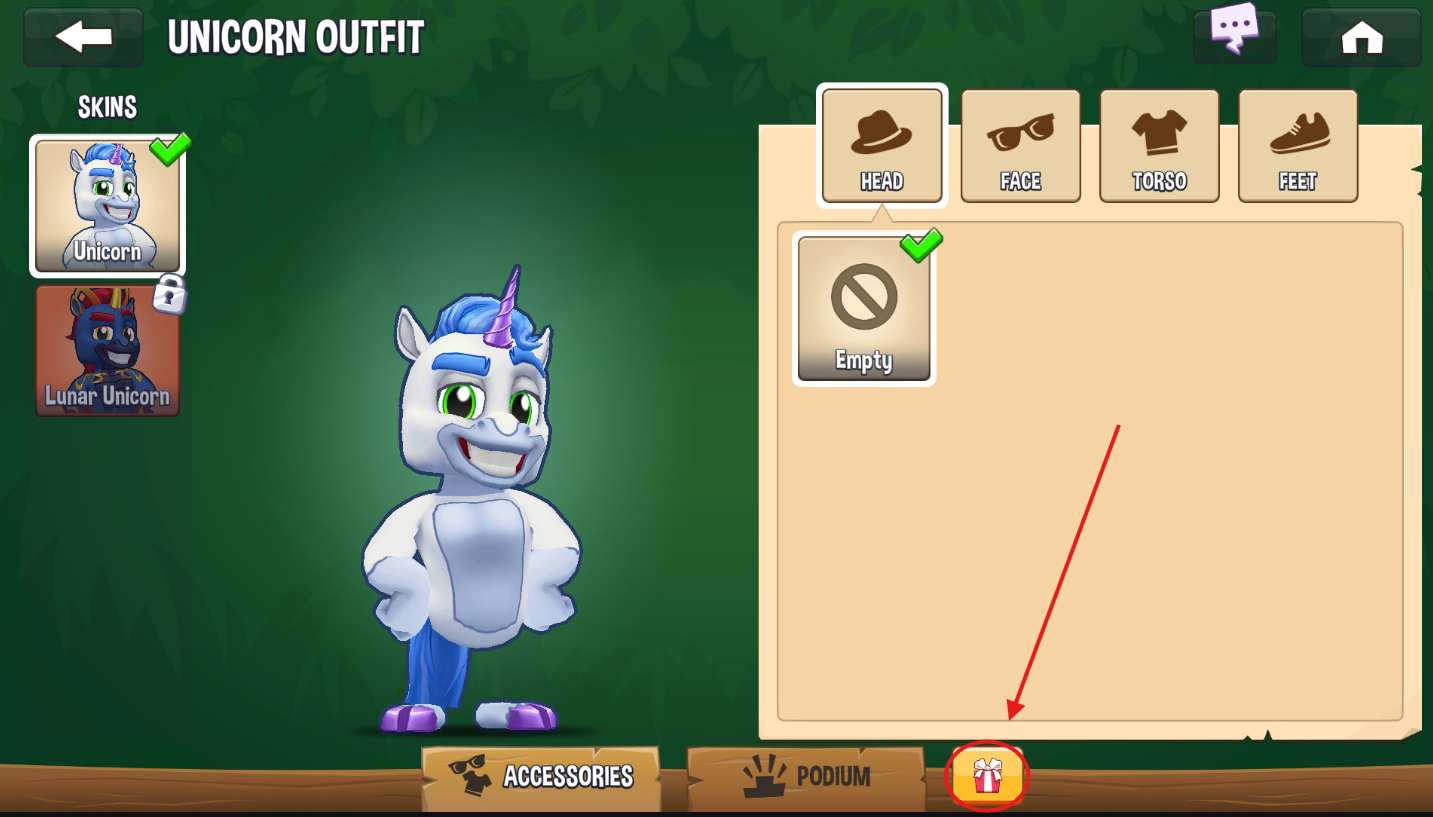Screen dimensions: 1433x817
Task: Select the Unicorn skin
Action: tap(107, 206)
